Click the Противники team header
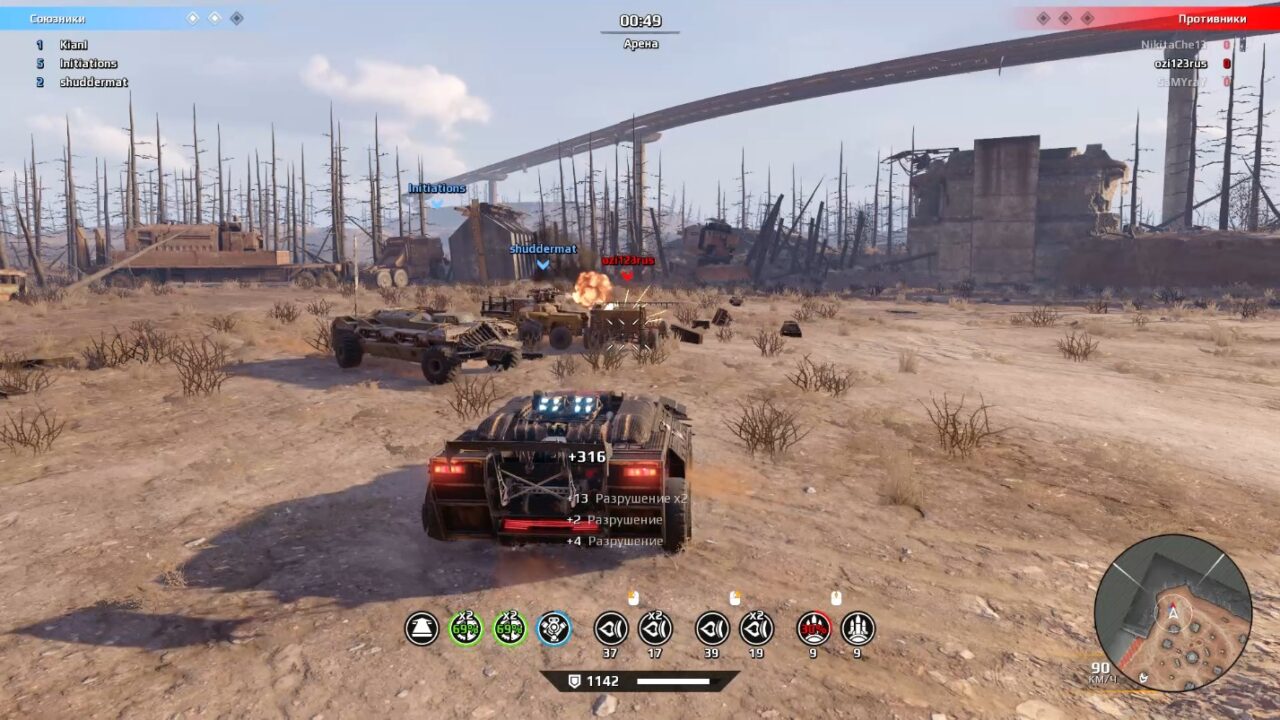 pyautogui.click(x=1211, y=19)
